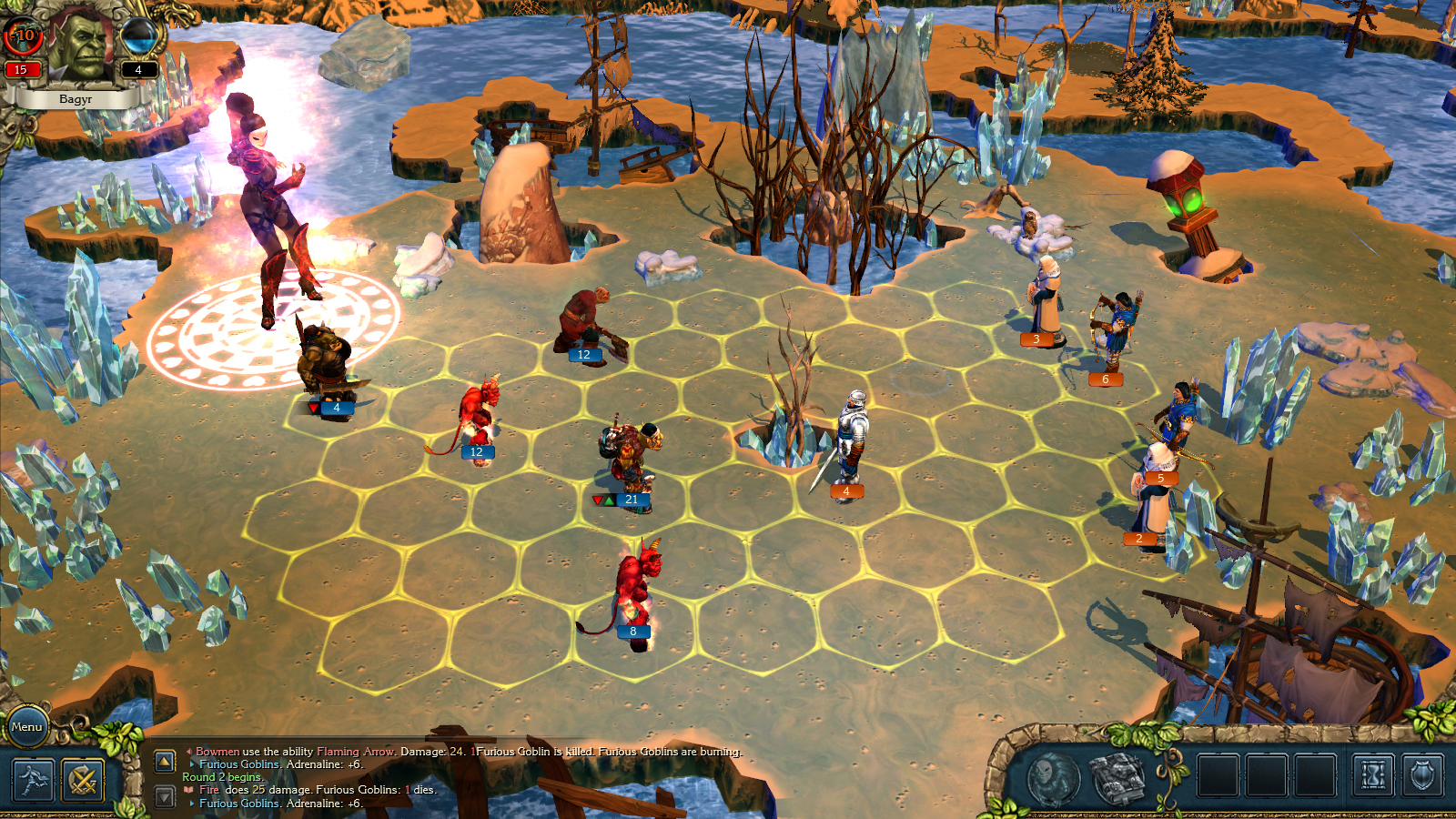Image resolution: width=1456 pixels, height=819 pixels.
Task: Click the Flaming Arrow text in combat log
Action: 352,753
